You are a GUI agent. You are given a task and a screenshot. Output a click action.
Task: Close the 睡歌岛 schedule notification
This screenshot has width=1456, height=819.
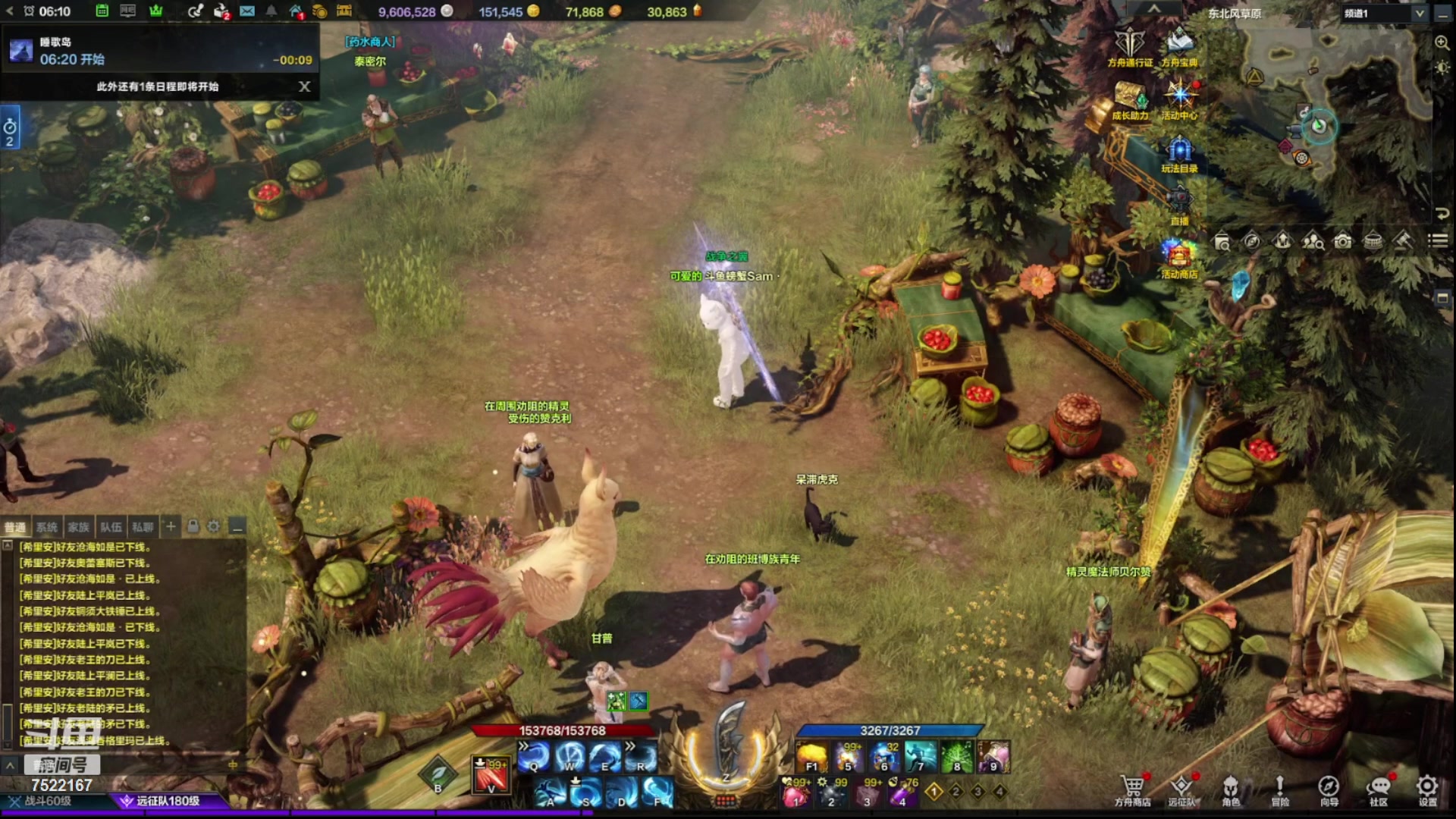pos(304,86)
